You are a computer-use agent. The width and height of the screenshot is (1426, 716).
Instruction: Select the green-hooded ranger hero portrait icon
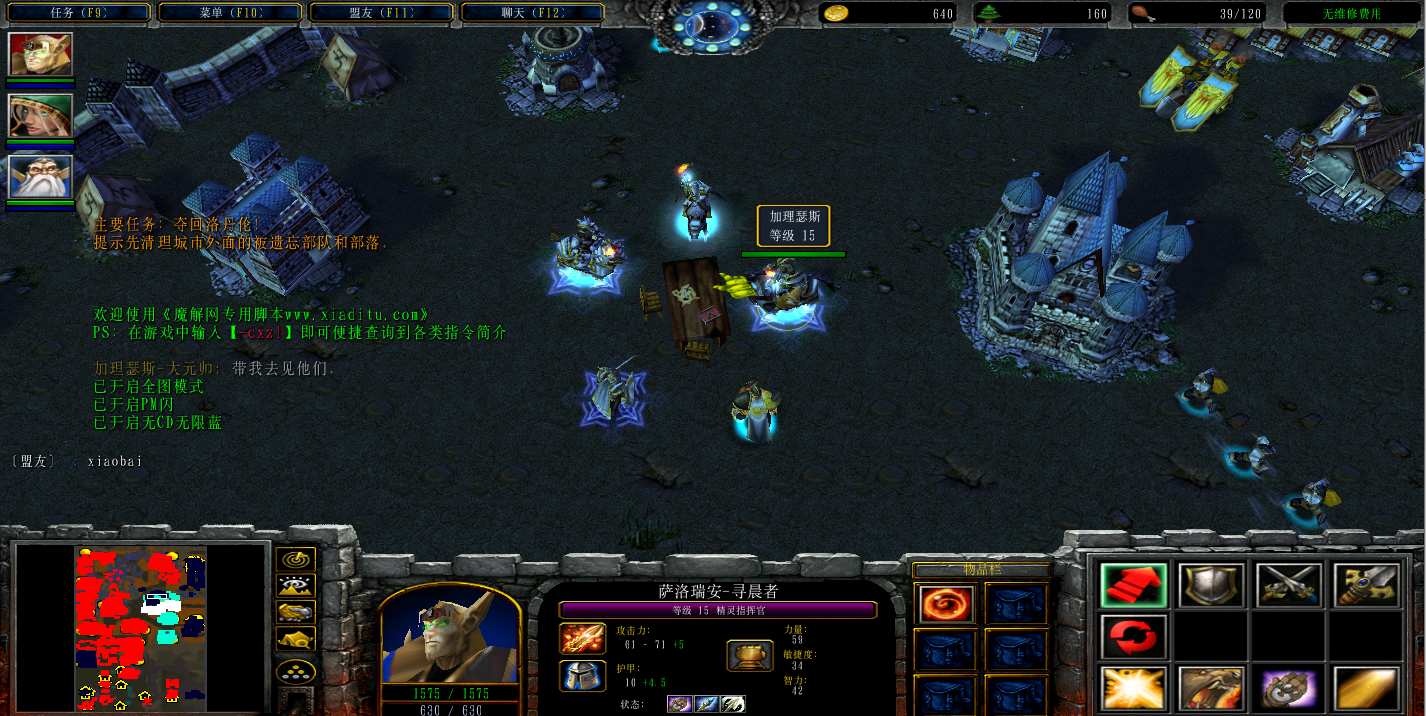[x=40, y=116]
